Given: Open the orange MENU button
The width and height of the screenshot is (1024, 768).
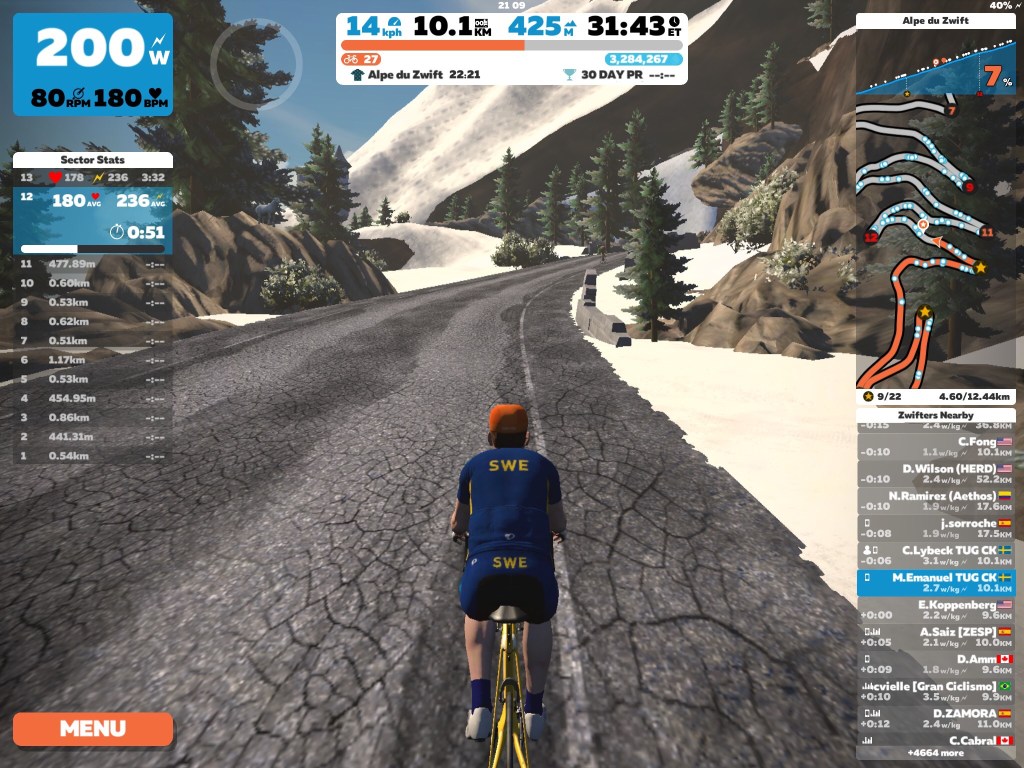Looking at the screenshot, I should coord(93,729).
